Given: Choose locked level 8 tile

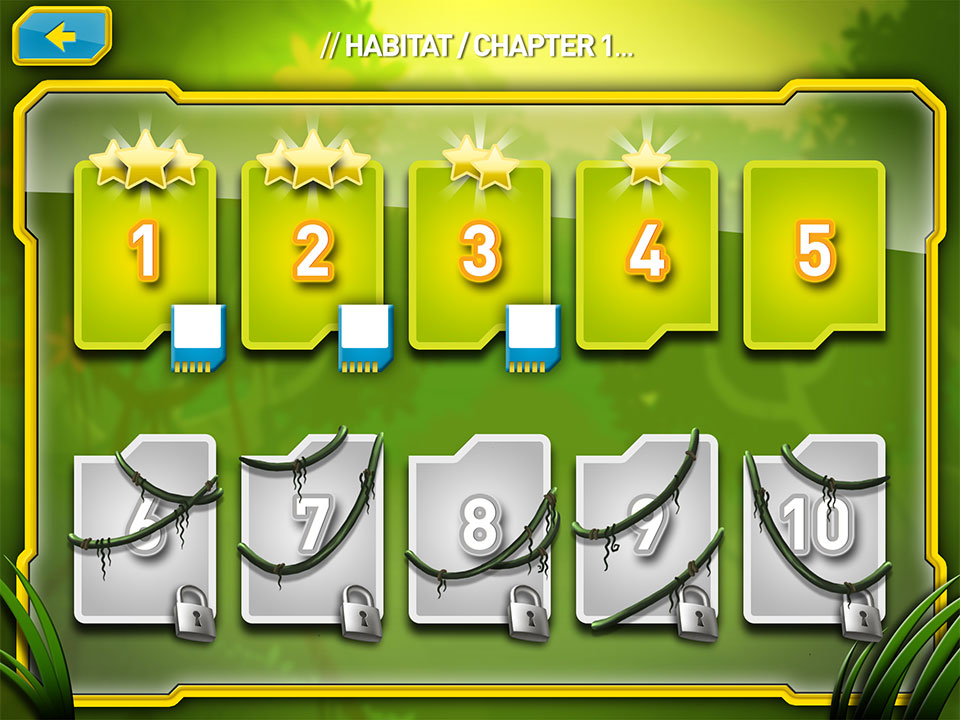Looking at the screenshot, I should tap(479, 527).
